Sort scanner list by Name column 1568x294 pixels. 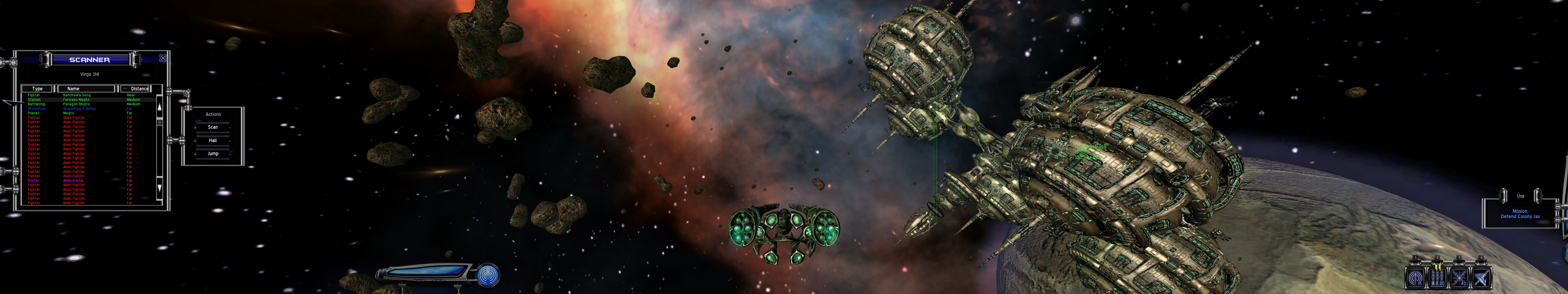click(x=85, y=89)
